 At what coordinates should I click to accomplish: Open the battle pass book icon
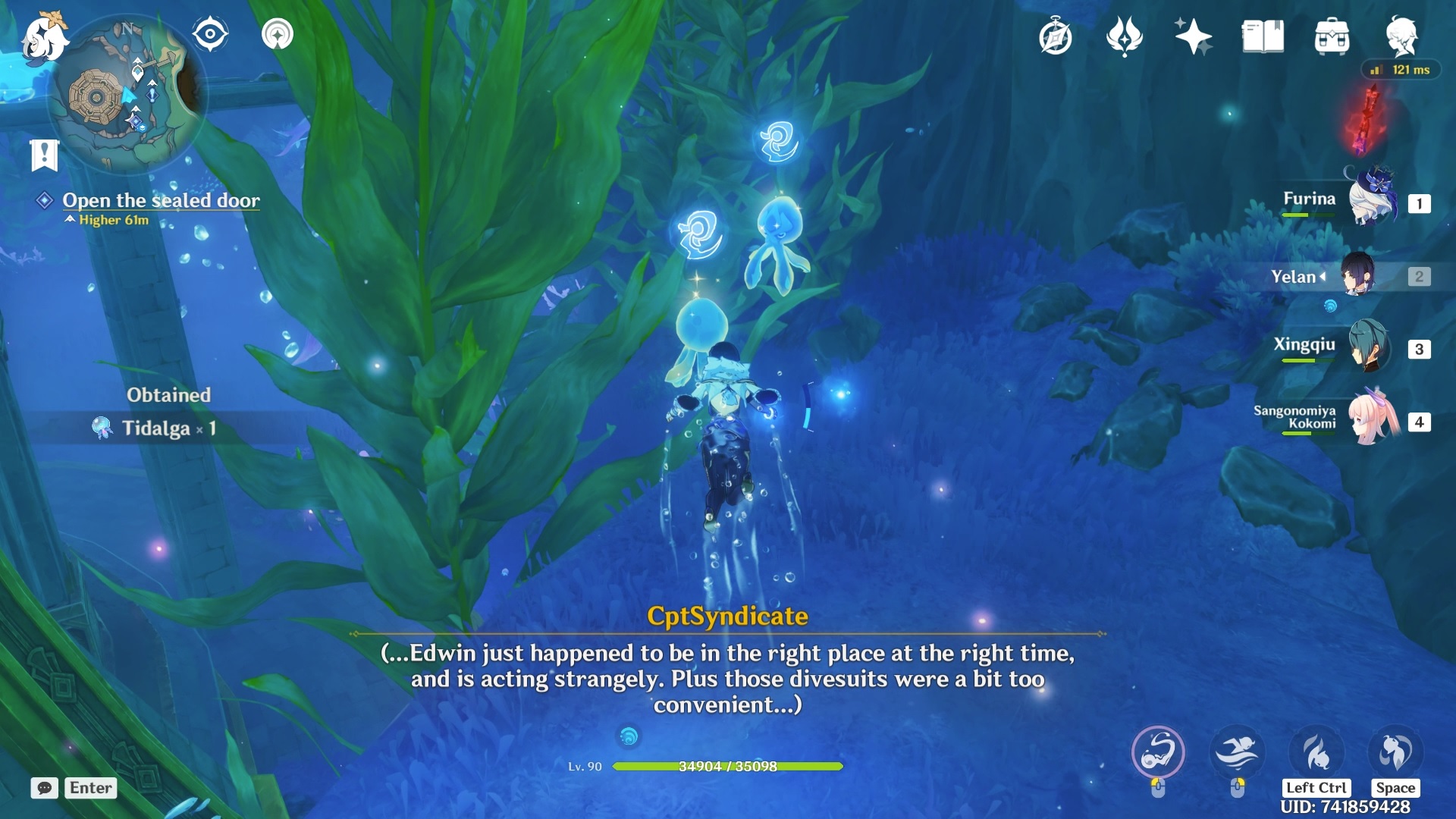point(1263,36)
